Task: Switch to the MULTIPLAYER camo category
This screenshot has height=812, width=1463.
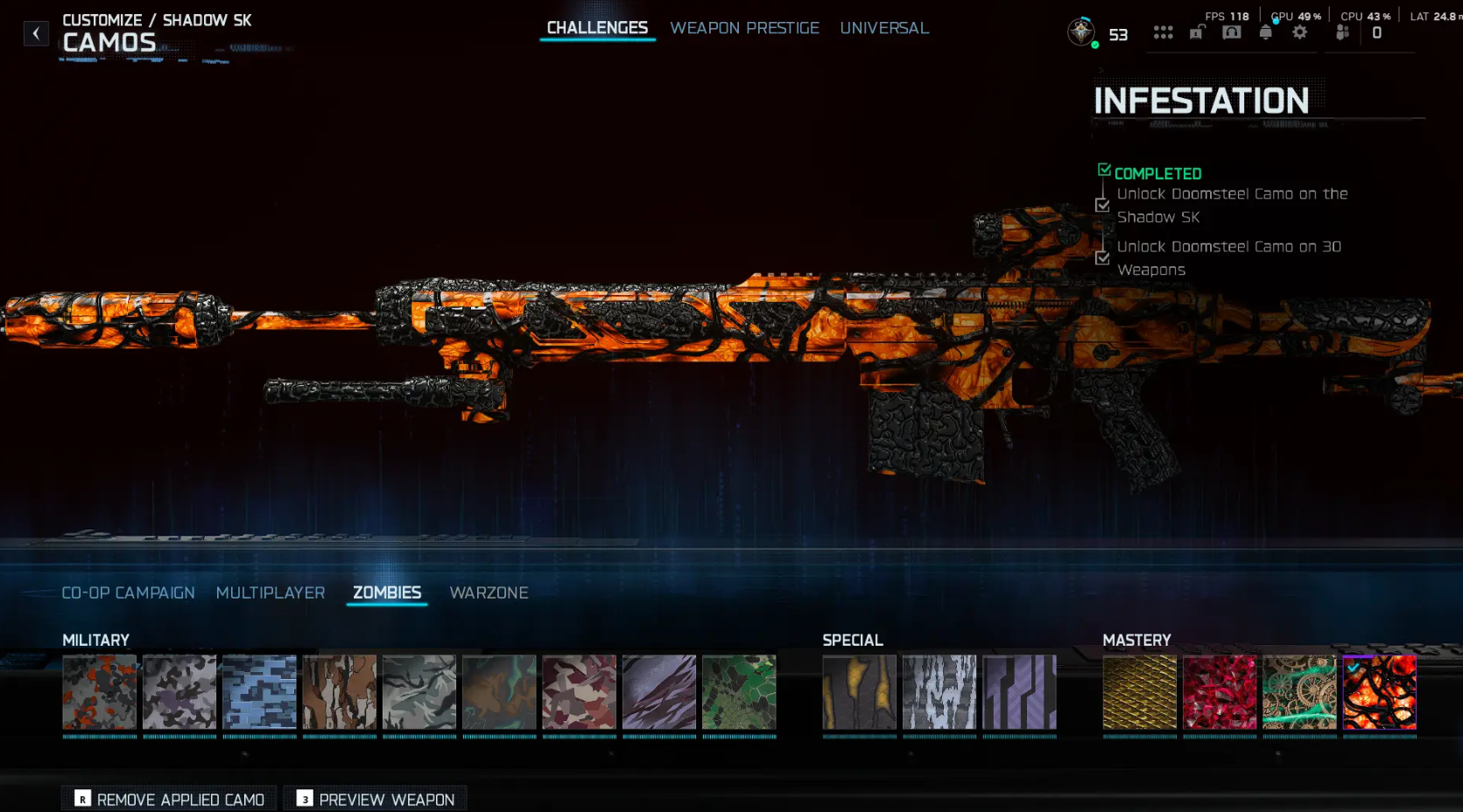Action: click(271, 592)
